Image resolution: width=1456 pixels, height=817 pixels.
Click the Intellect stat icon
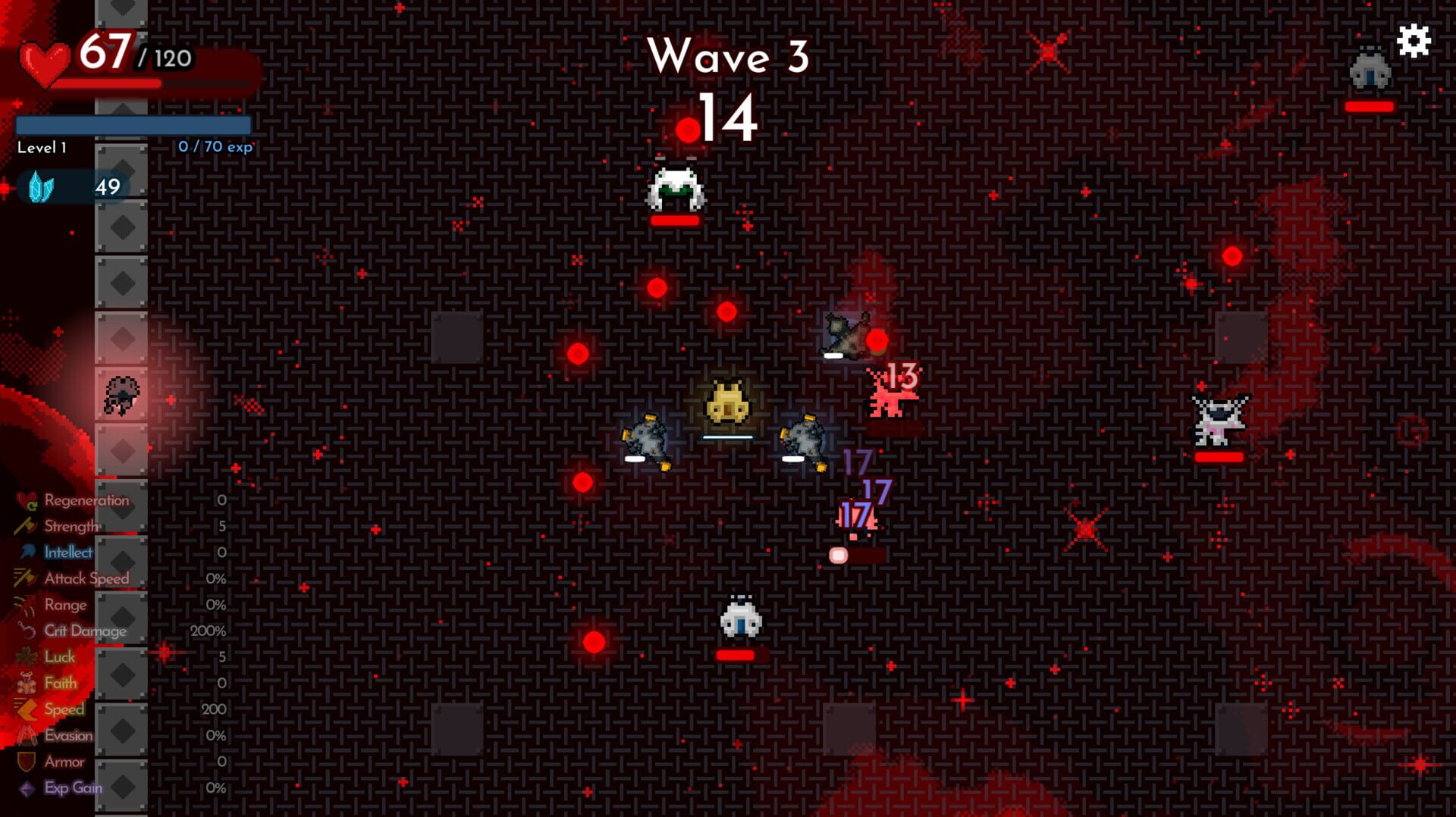click(27, 552)
